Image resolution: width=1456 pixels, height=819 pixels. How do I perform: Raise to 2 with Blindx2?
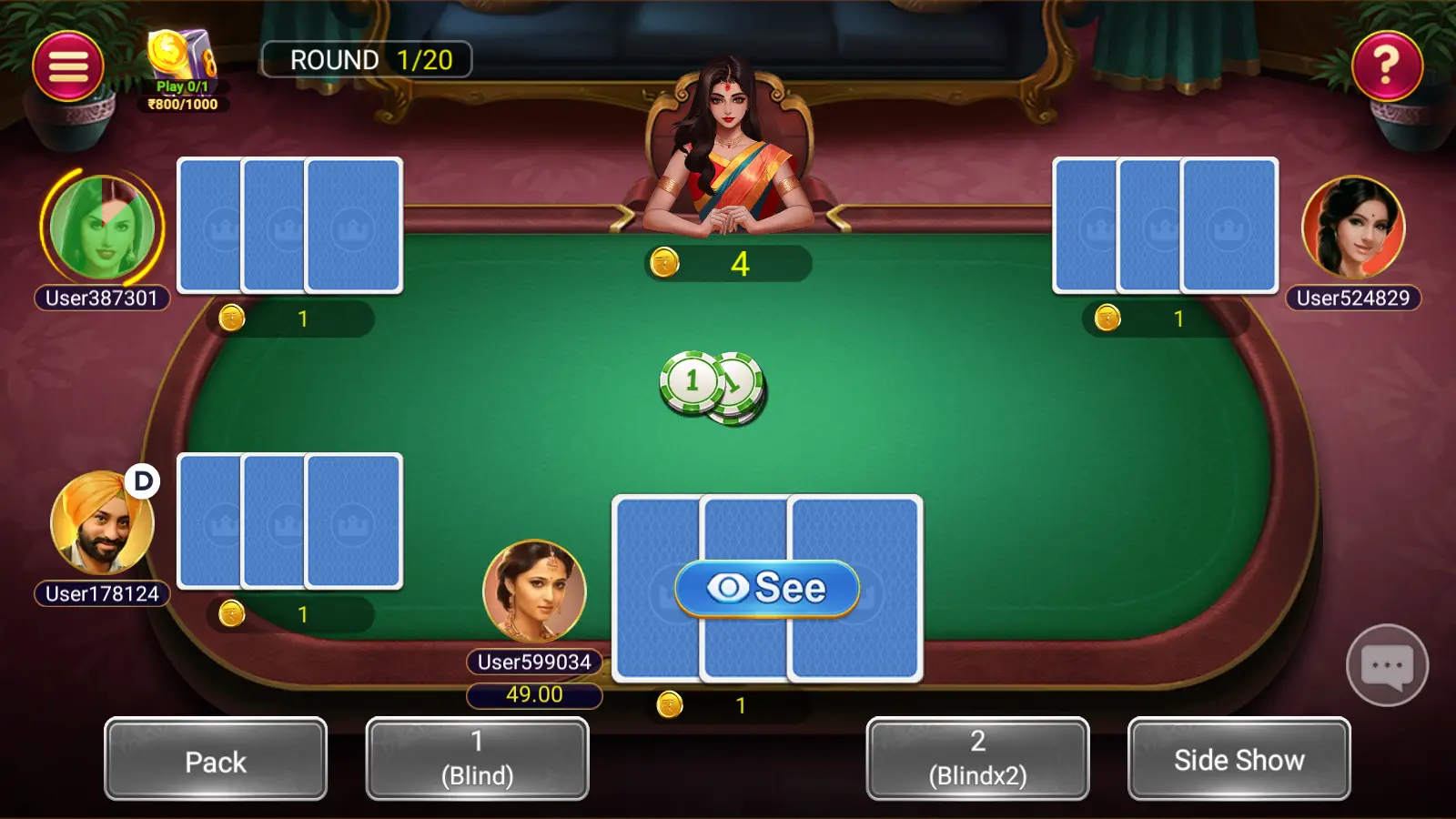coord(977,760)
